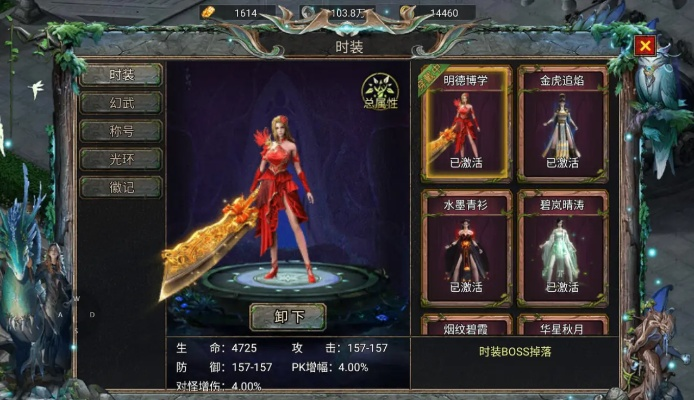Image resolution: width=694 pixels, height=400 pixels.
Task: Click the 卸下 button
Action: coord(287,317)
